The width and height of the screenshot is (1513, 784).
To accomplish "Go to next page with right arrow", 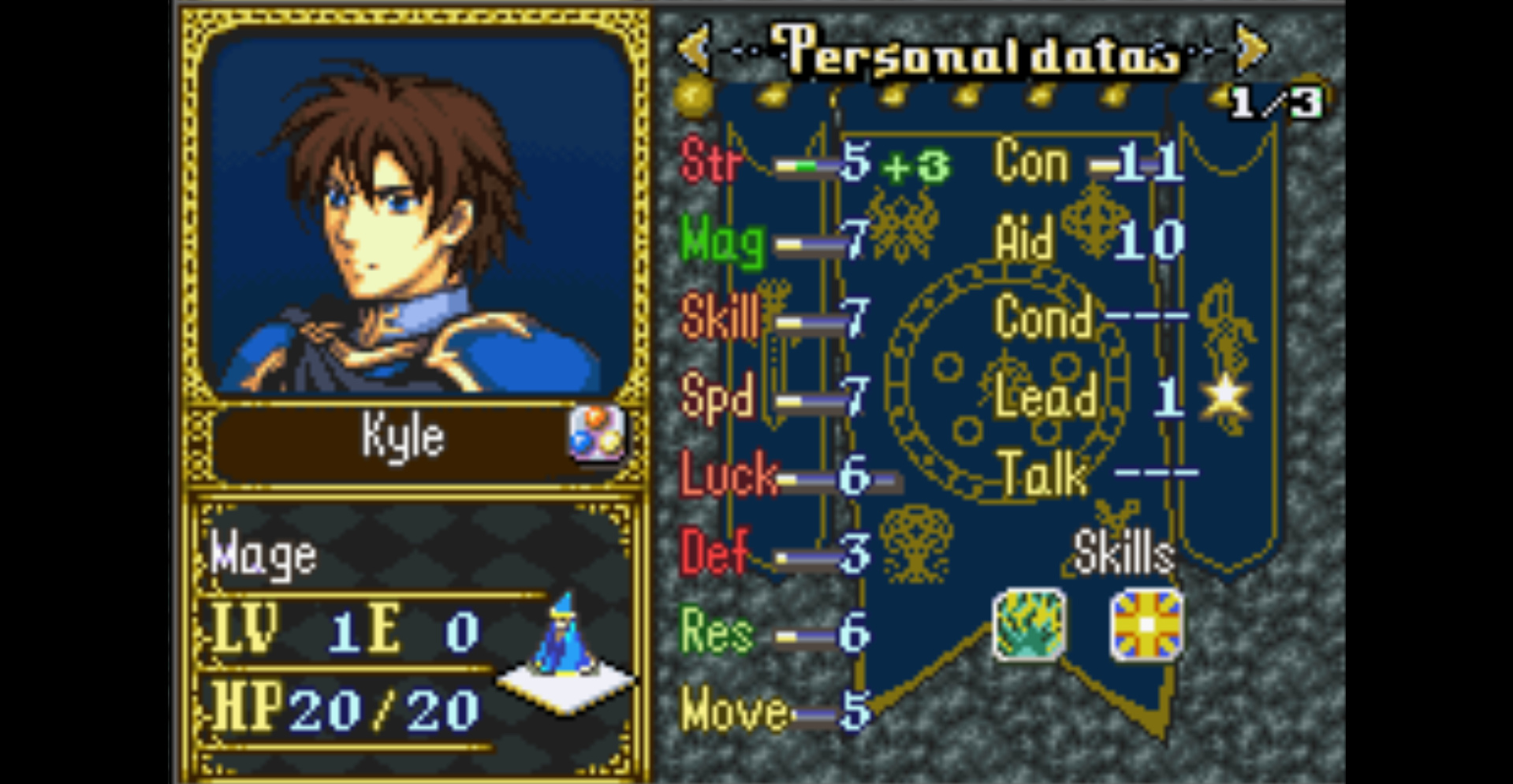I will tap(1250, 49).
